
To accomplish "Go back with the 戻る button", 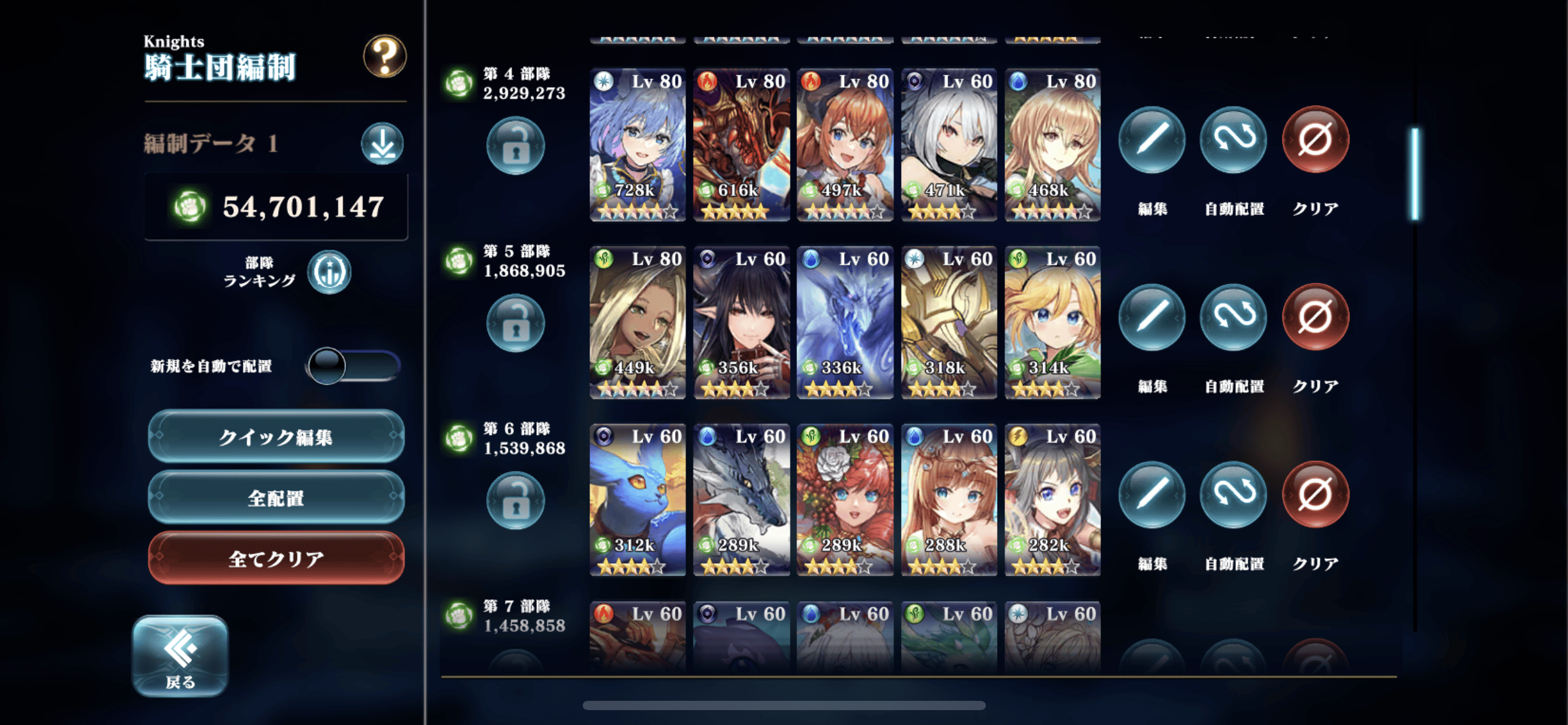I will coord(180,656).
